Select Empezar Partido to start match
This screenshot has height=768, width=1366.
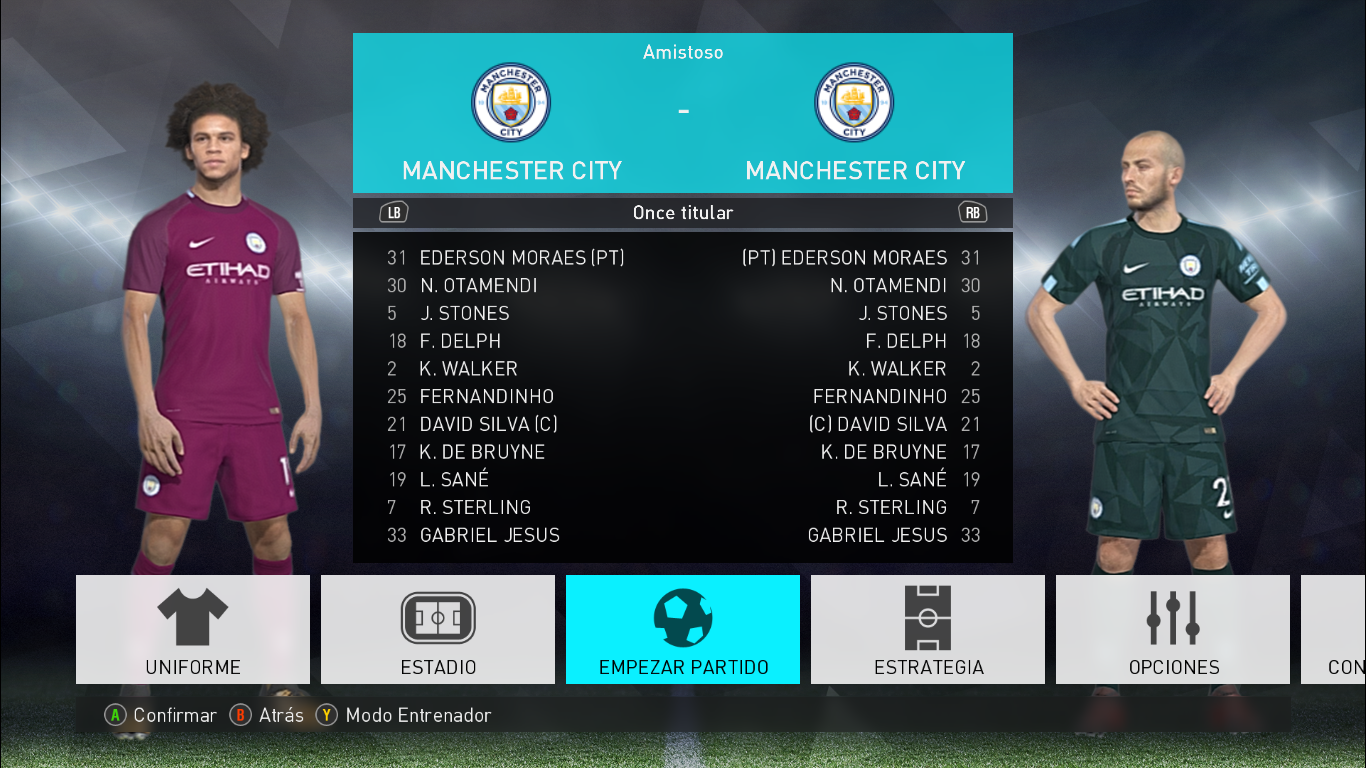[683, 629]
